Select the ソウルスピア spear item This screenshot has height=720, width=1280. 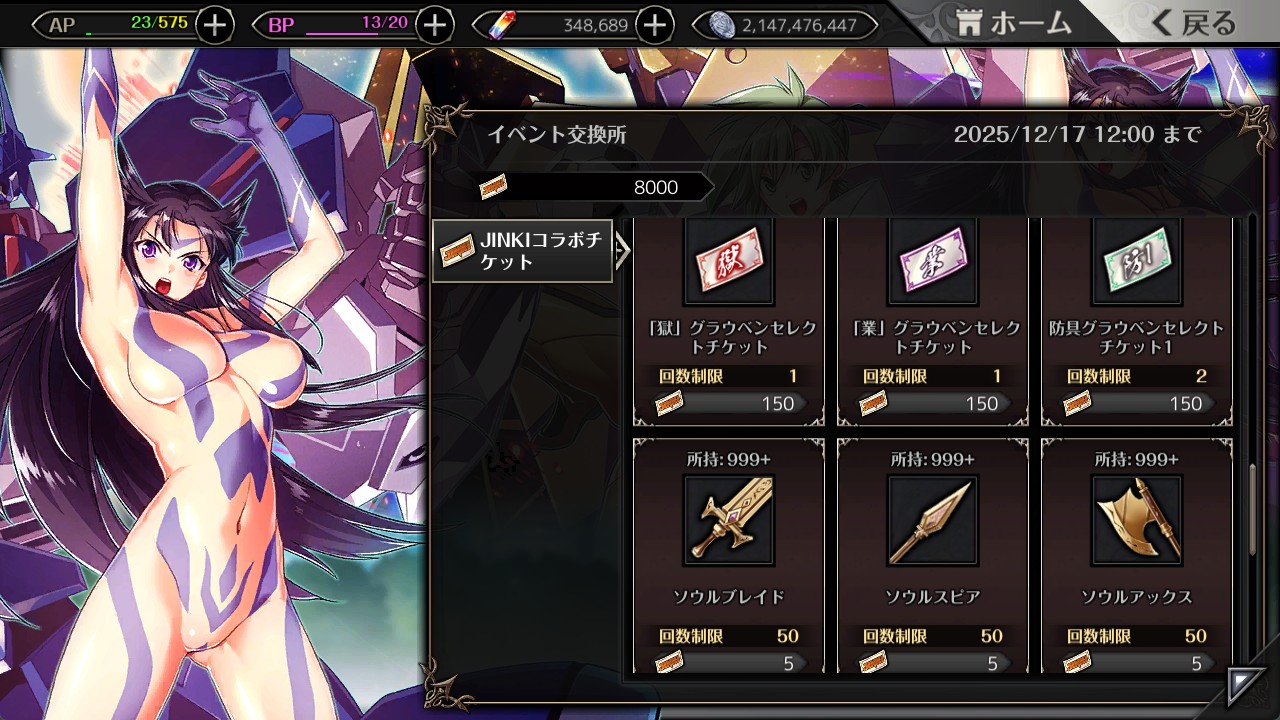933,555
